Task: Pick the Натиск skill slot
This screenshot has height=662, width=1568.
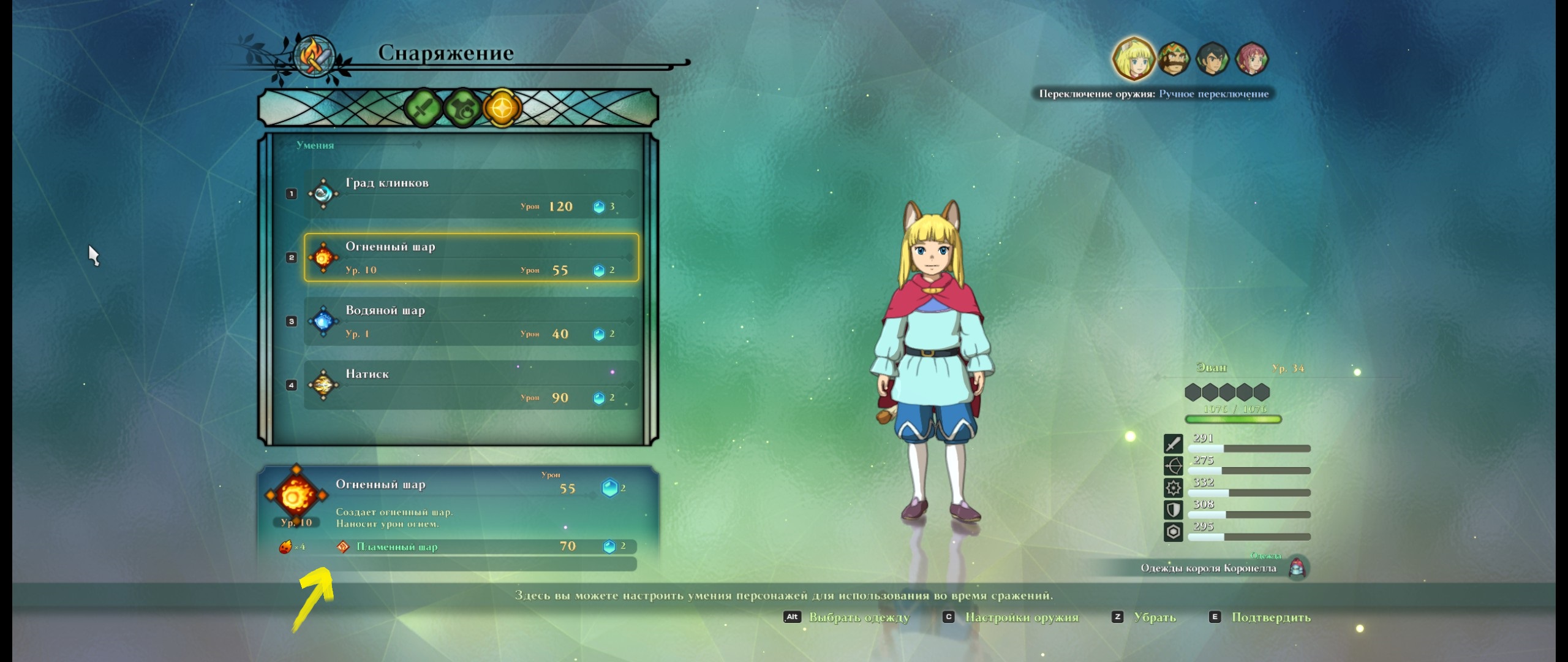Action: pyautogui.click(x=470, y=385)
